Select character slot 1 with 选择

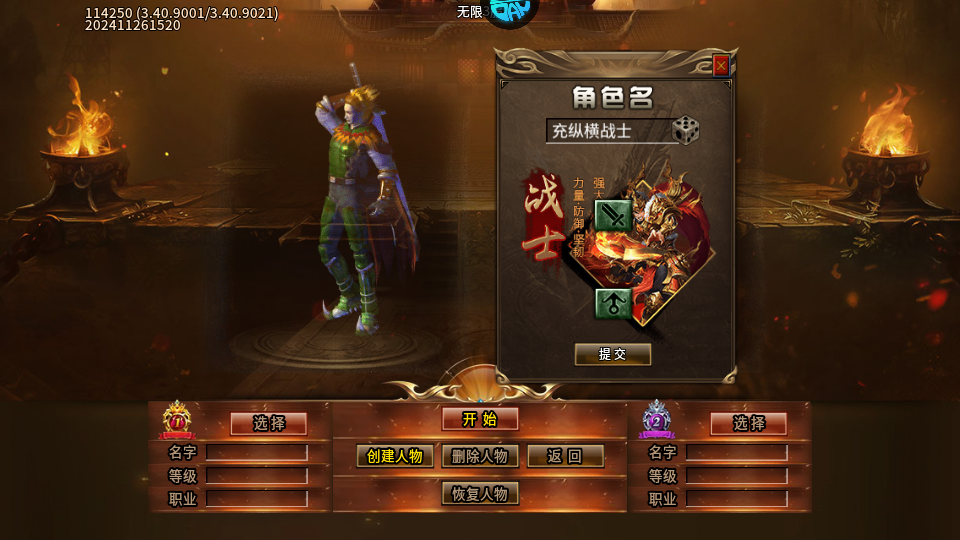tap(268, 423)
